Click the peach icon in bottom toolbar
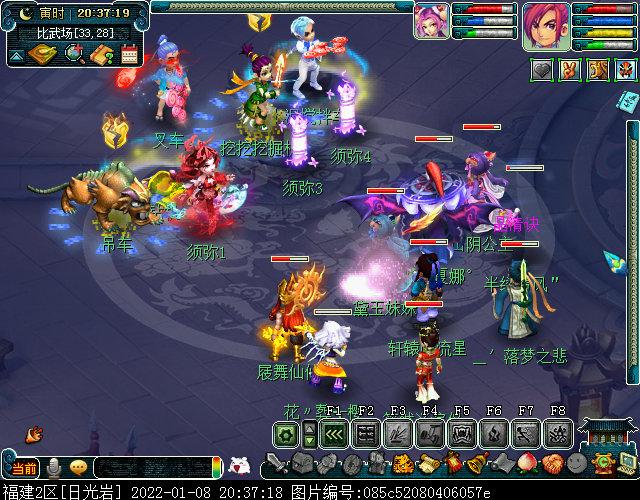 [x=526, y=464]
